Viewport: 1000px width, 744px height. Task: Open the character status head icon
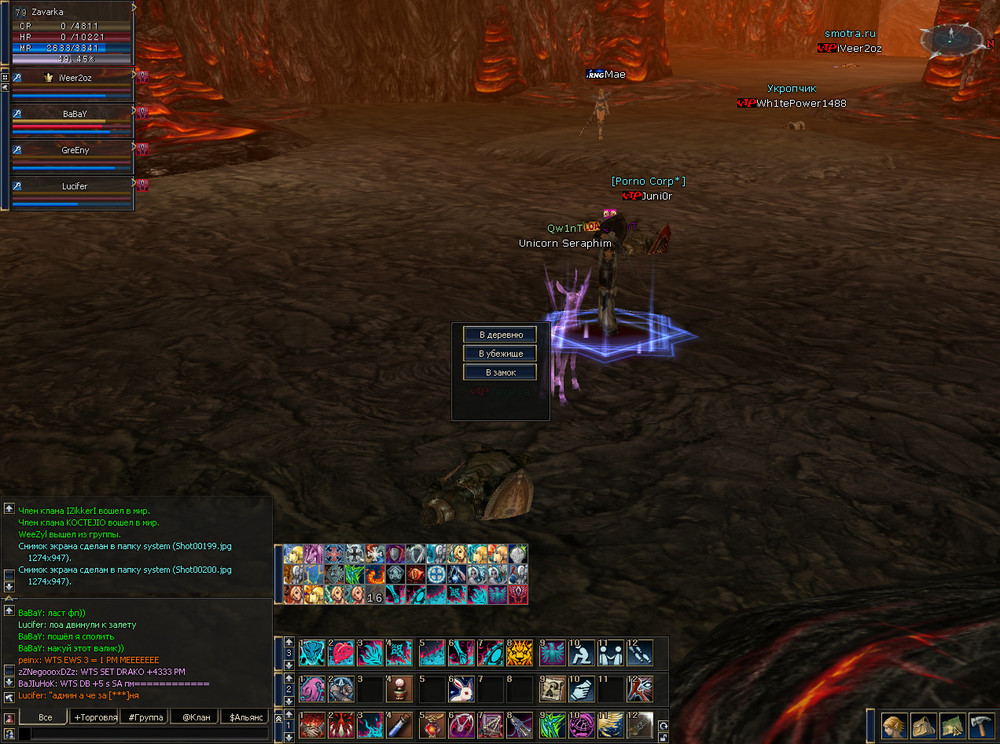pos(893,724)
